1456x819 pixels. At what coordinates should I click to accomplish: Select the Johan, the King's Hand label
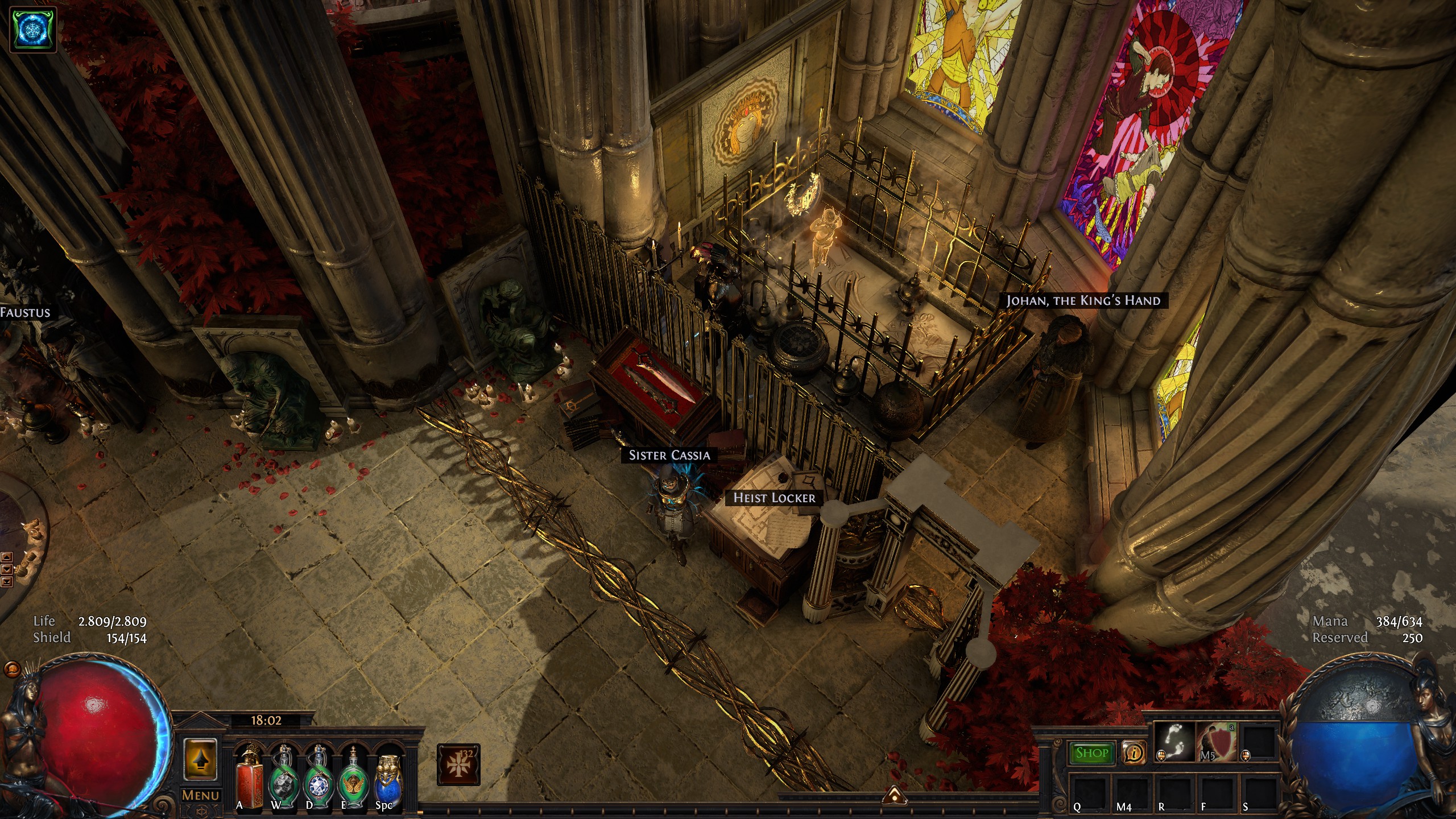(x=1083, y=300)
